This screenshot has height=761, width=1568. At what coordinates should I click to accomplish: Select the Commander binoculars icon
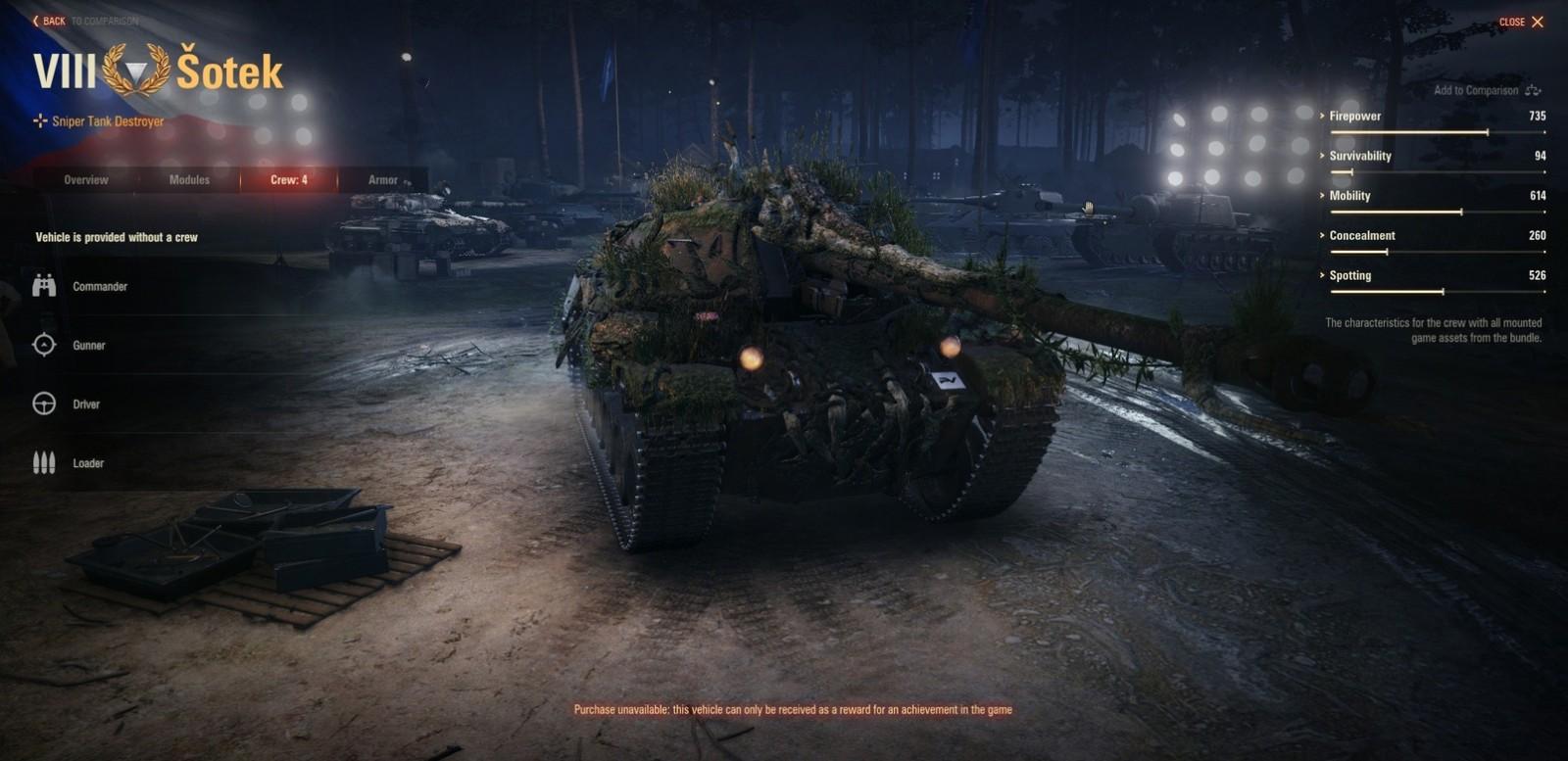(43, 286)
